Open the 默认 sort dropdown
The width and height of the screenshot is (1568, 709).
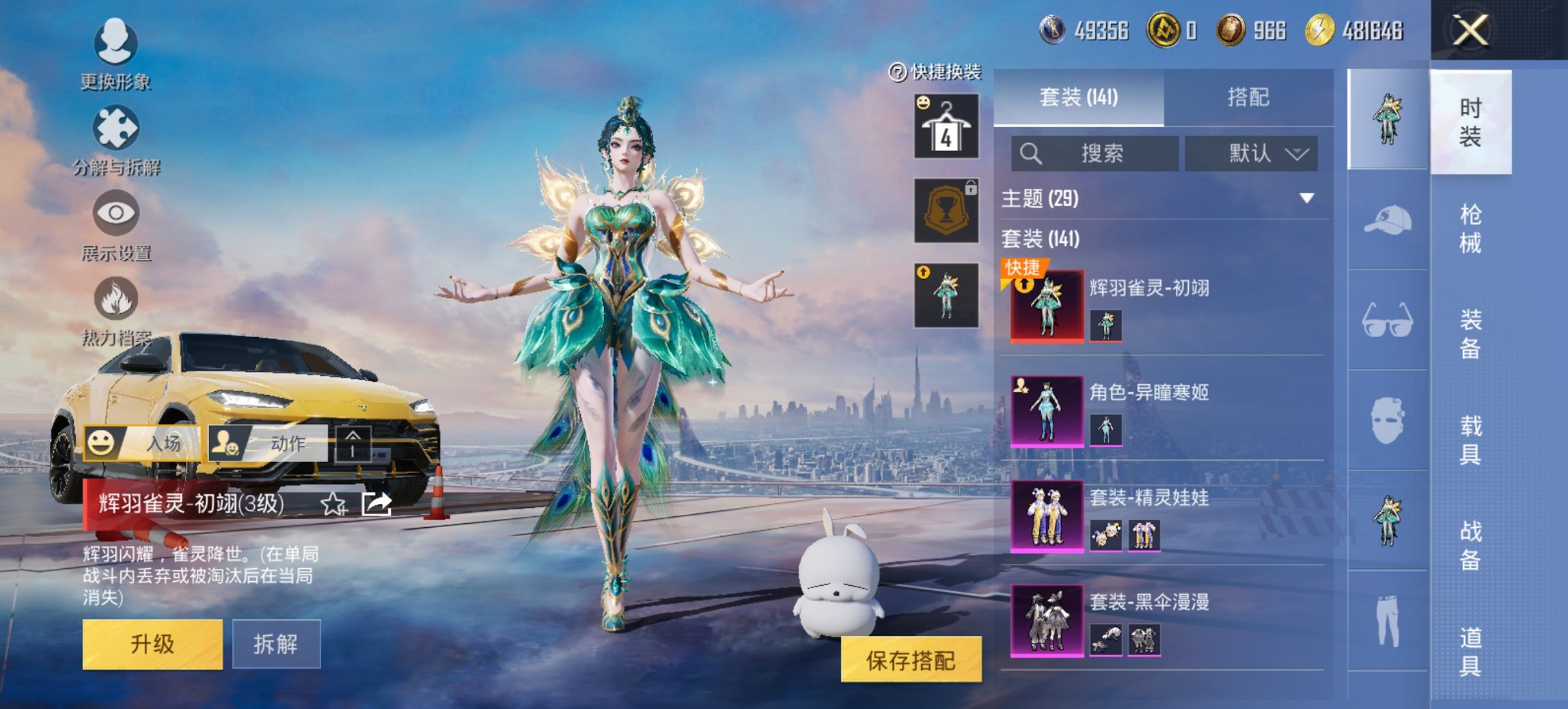click(1252, 153)
